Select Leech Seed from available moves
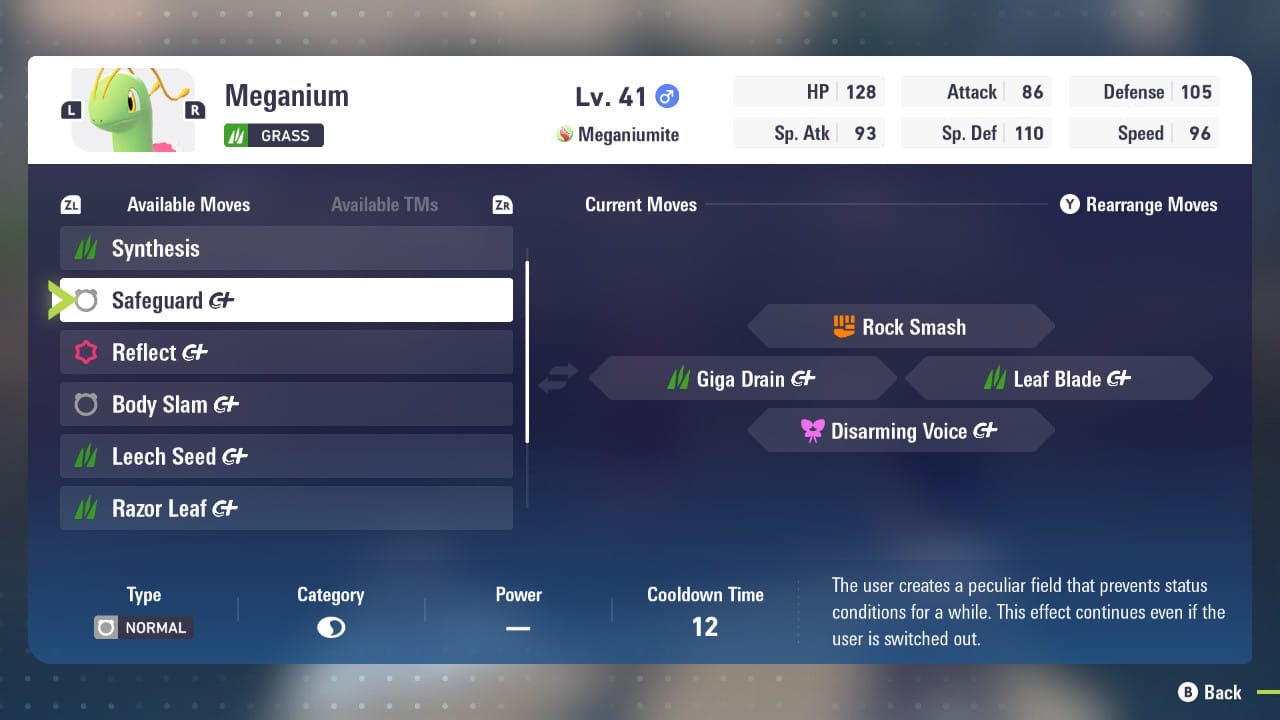Screen dimensions: 1280x720 285,456
